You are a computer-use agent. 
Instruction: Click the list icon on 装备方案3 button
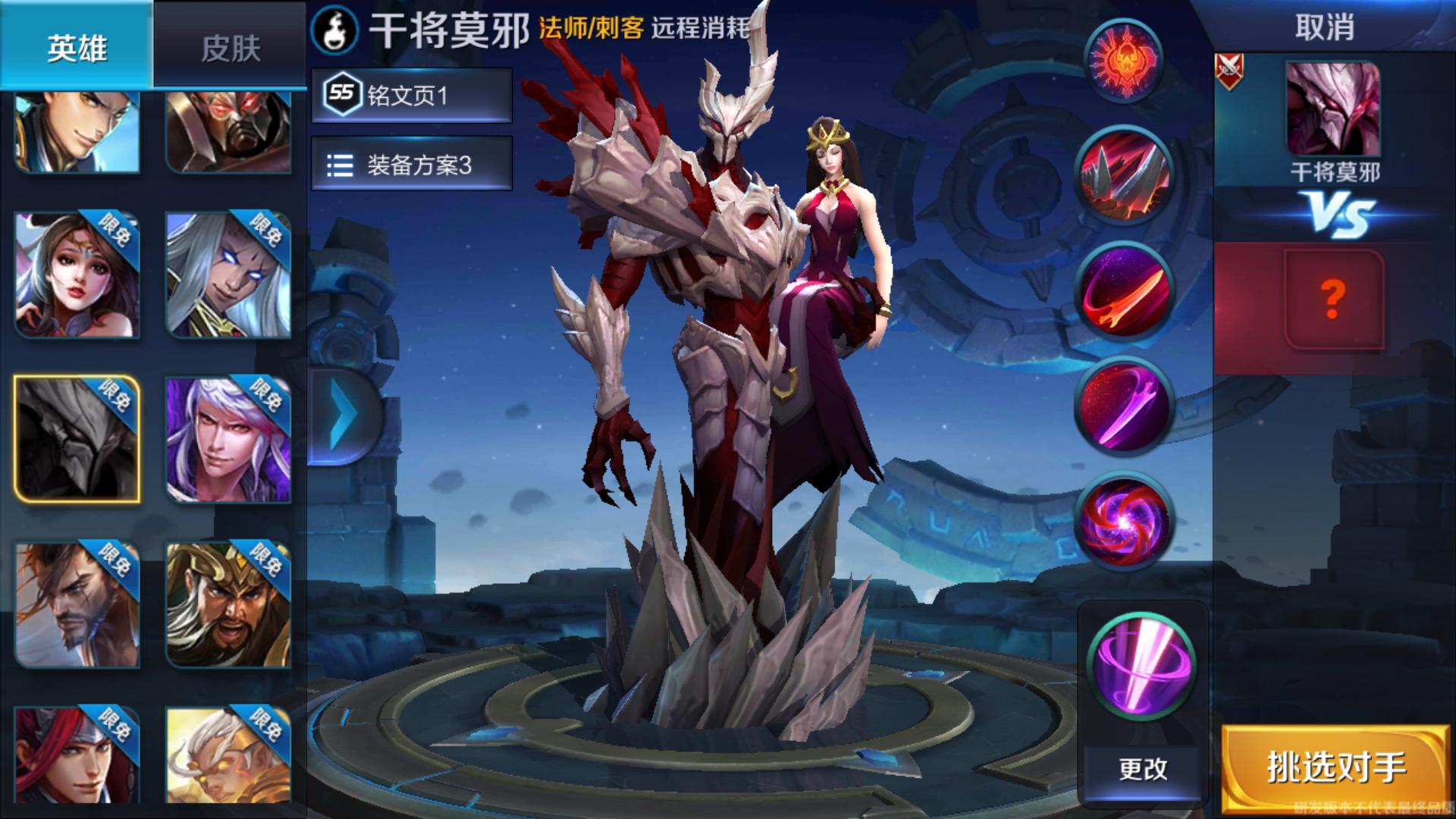tap(341, 164)
